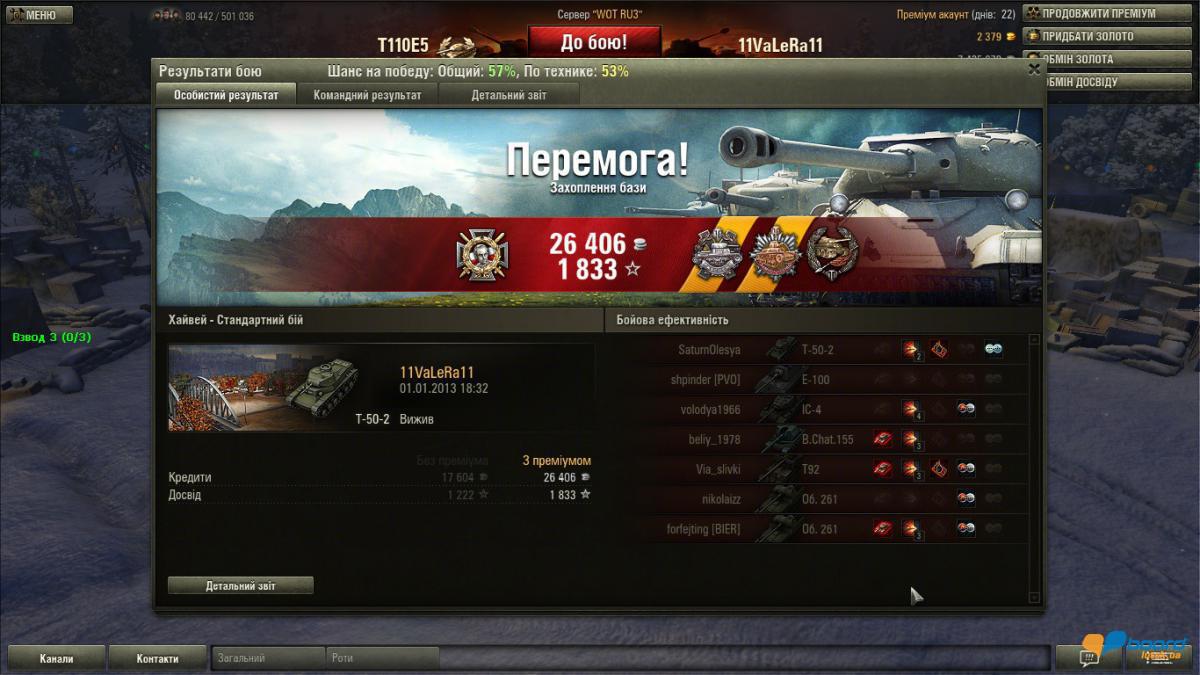Click the volodya1966 IC-4 row
This screenshot has height=675, width=1200.
[x=820, y=409]
